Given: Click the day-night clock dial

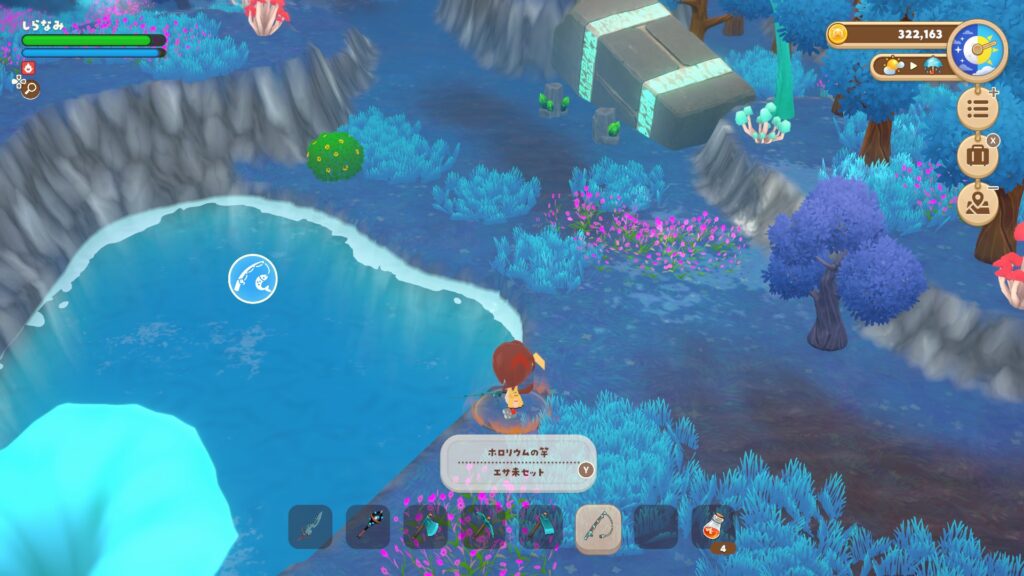Looking at the screenshot, I should (977, 49).
